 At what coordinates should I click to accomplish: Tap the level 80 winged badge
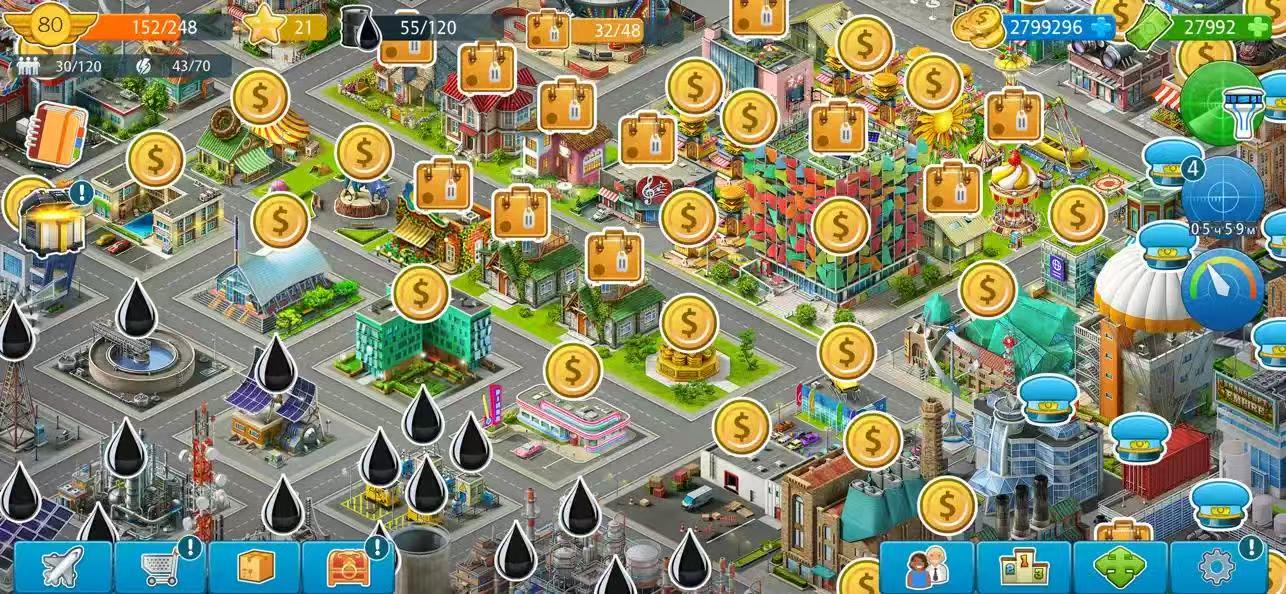[50, 26]
